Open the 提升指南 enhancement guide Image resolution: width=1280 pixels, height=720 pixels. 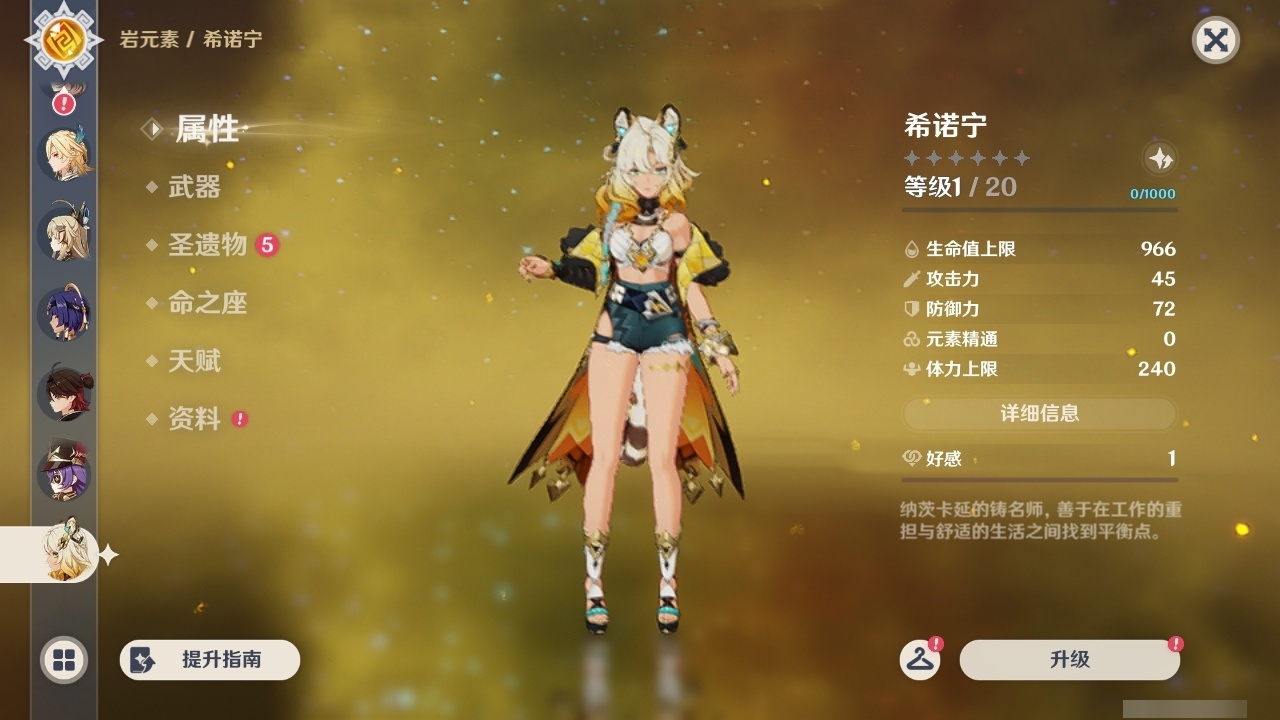click(x=209, y=660)
